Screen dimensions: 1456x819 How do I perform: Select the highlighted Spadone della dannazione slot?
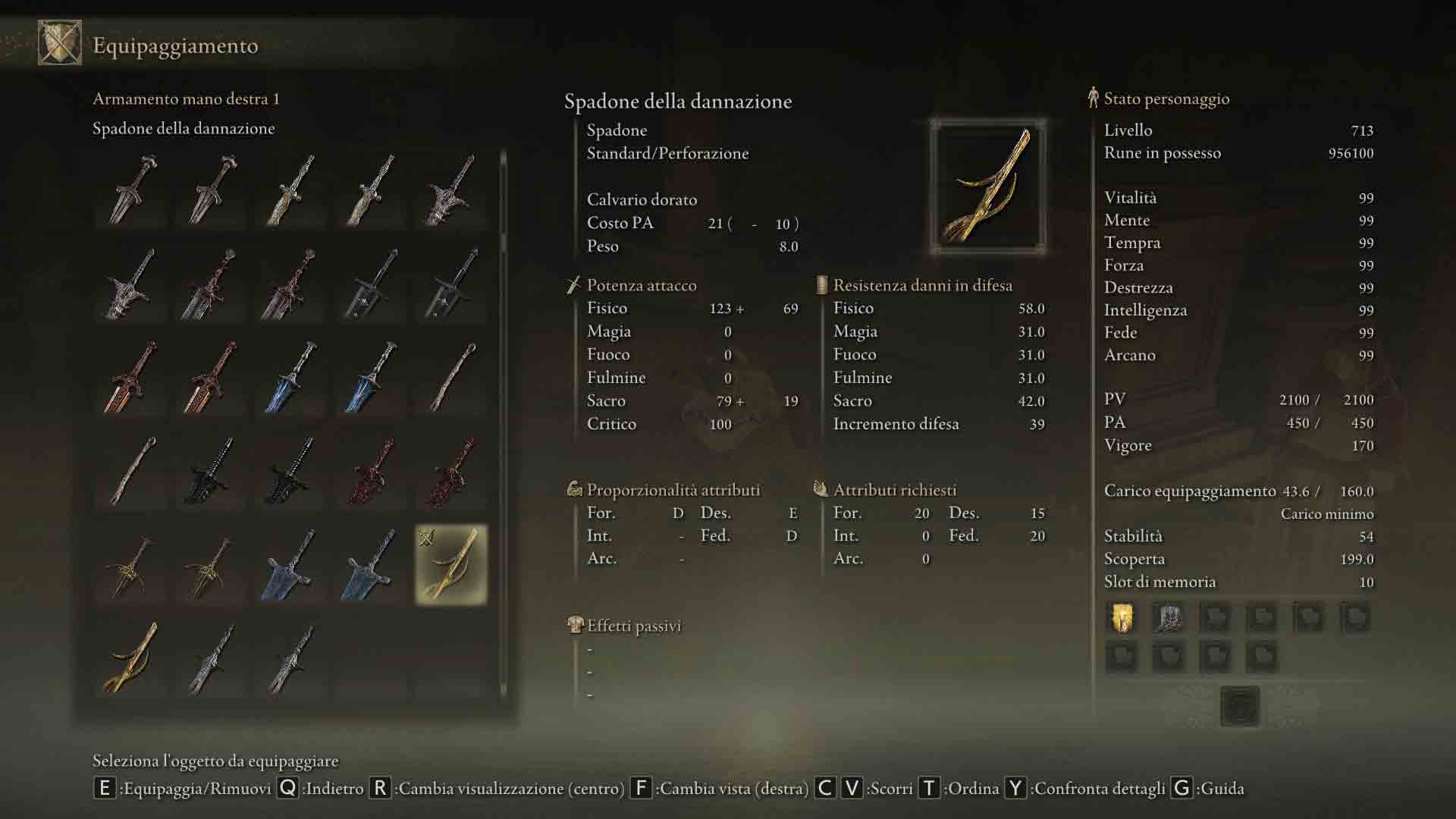(451, 565)
